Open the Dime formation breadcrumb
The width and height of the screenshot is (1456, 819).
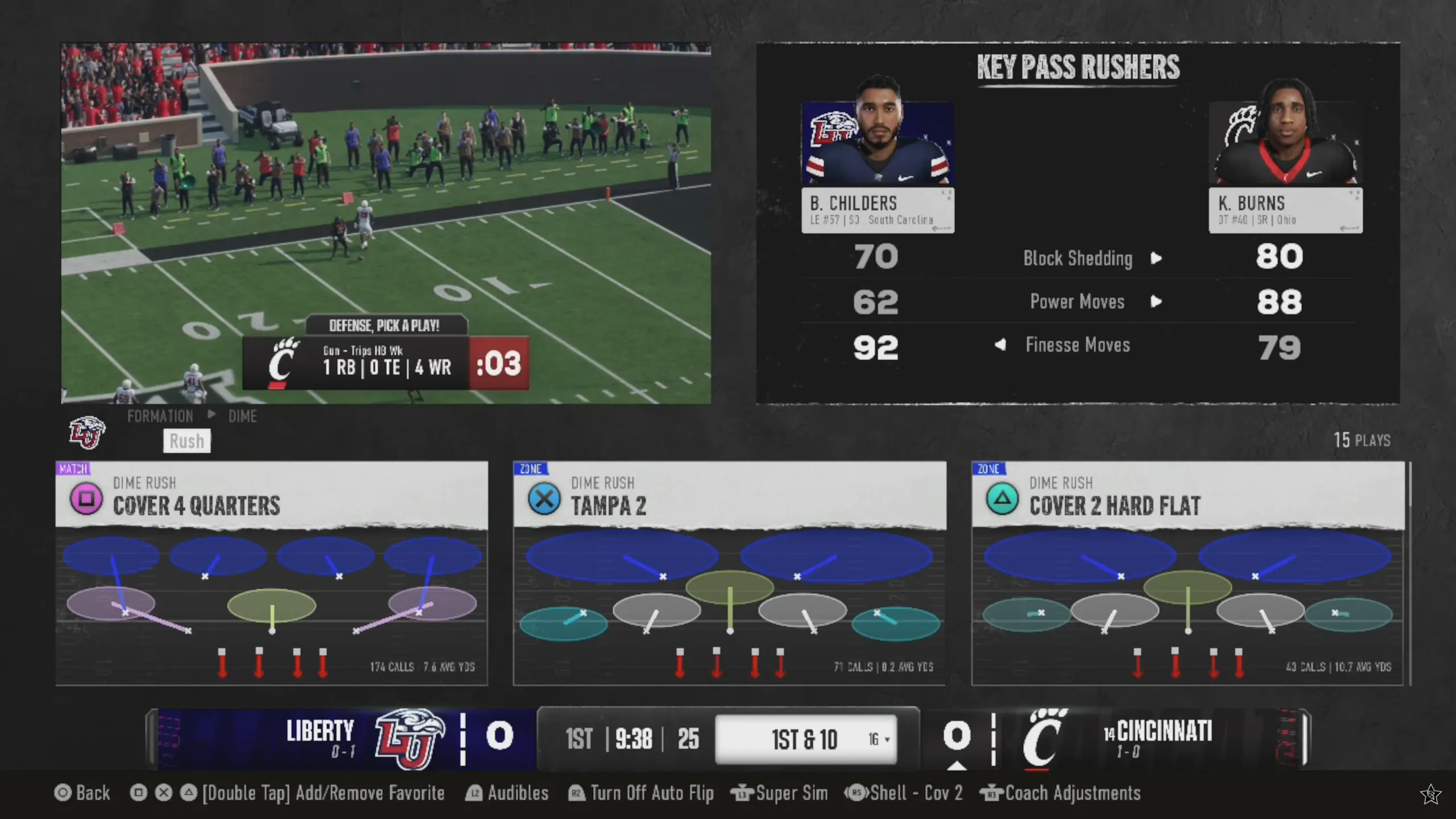pyautogui.click(x=242, y=416)
